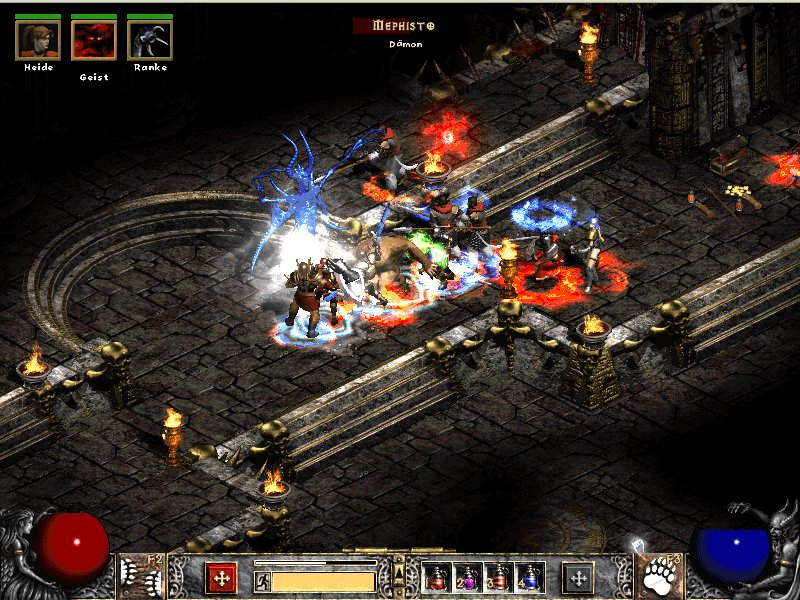Drink the purple rejuvenation potion in belt slot 2

point(468,578)
